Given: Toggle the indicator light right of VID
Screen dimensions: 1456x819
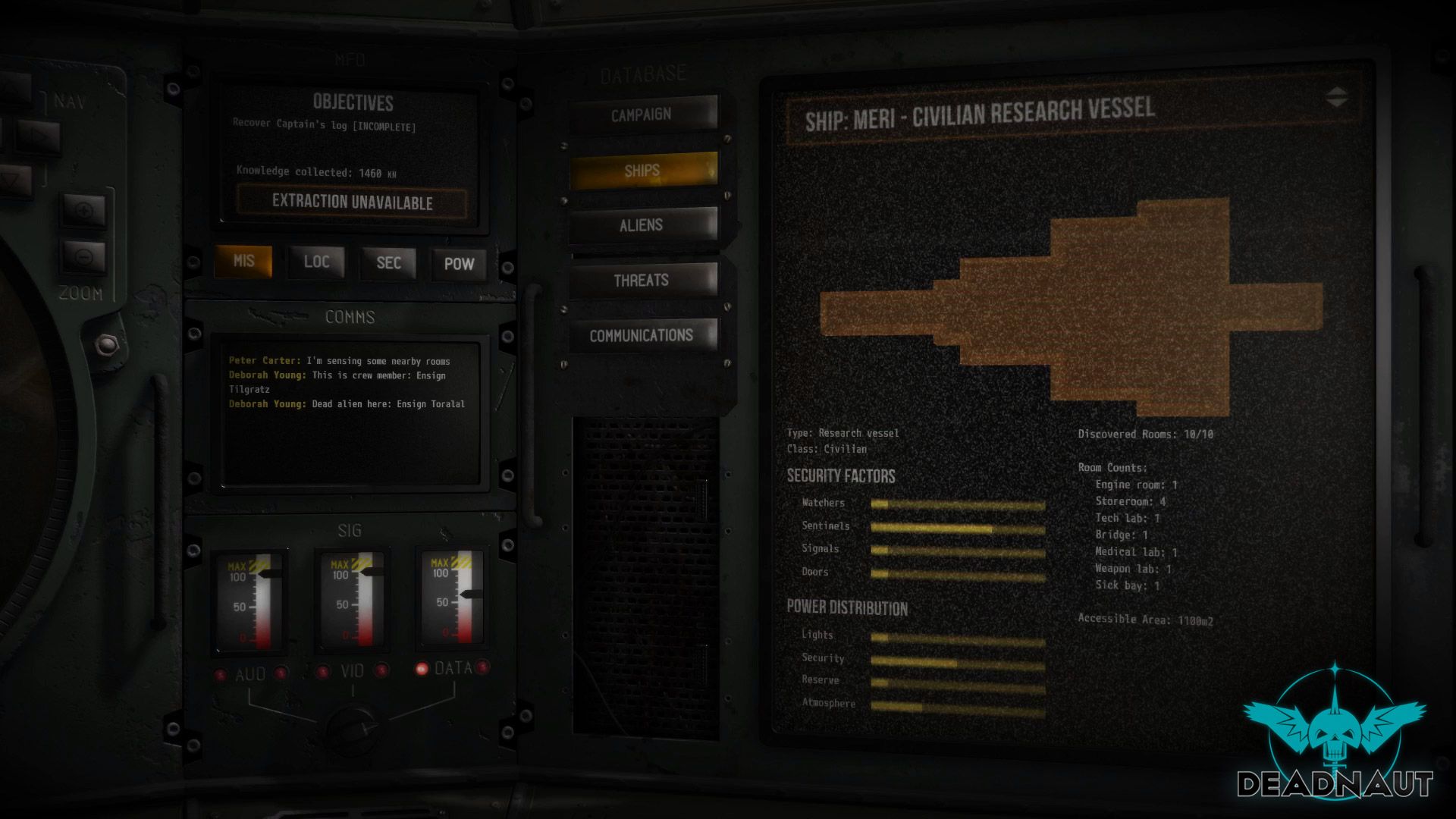Looking at the screenshot, I should tap(381, 672).
